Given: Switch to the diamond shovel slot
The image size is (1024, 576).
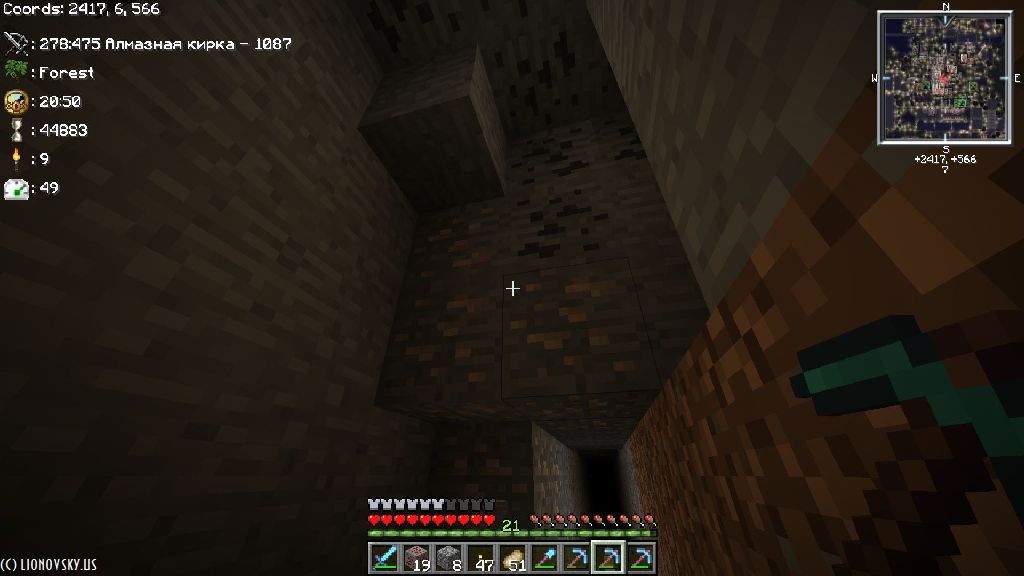Looking at the screenshot, I should point(545,557).
